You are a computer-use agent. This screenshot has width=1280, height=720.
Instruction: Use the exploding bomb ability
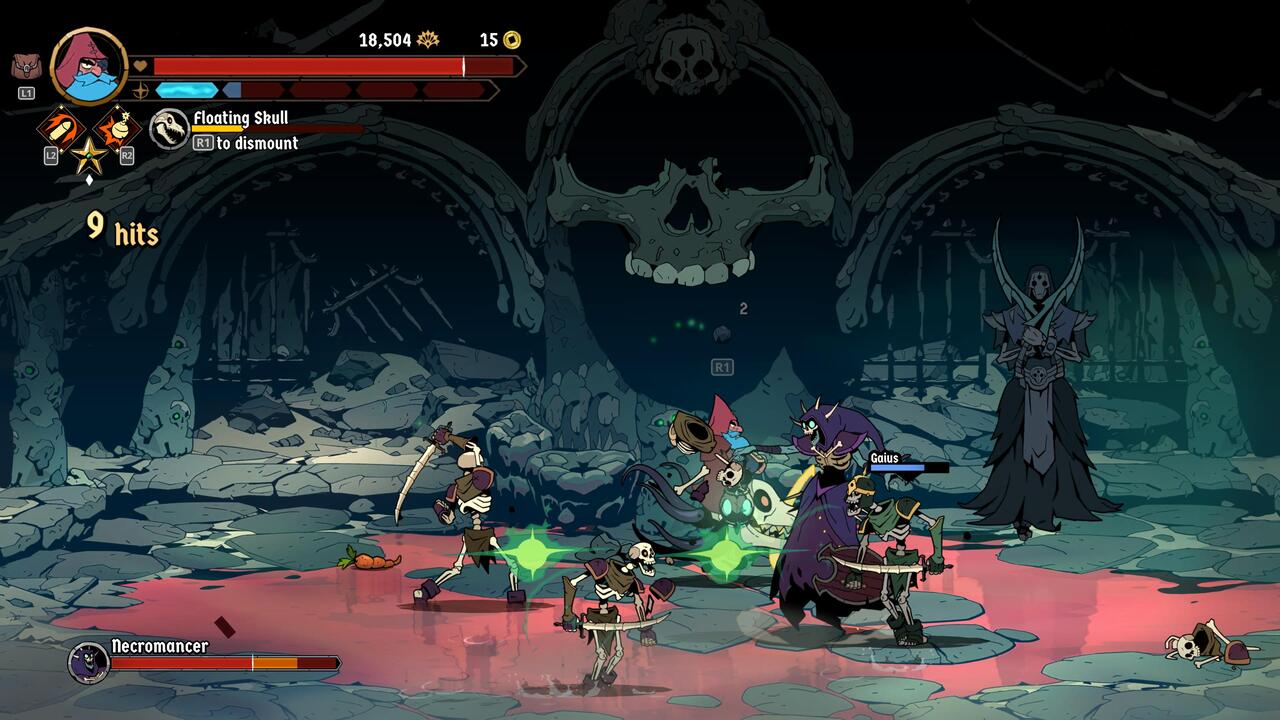(x=116, y=128)
